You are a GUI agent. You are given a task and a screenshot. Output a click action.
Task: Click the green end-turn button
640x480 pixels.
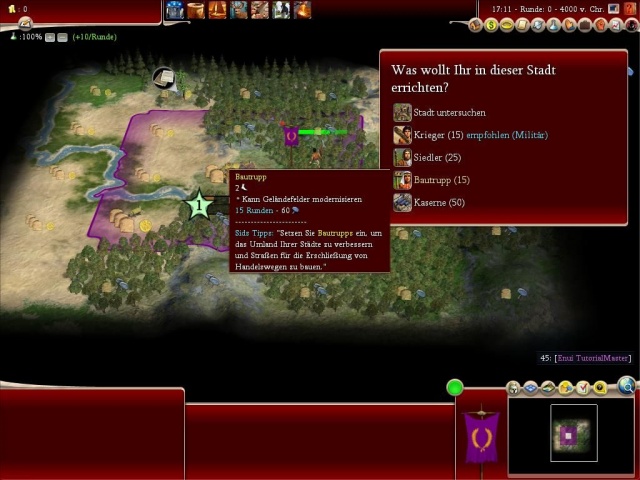455,387
